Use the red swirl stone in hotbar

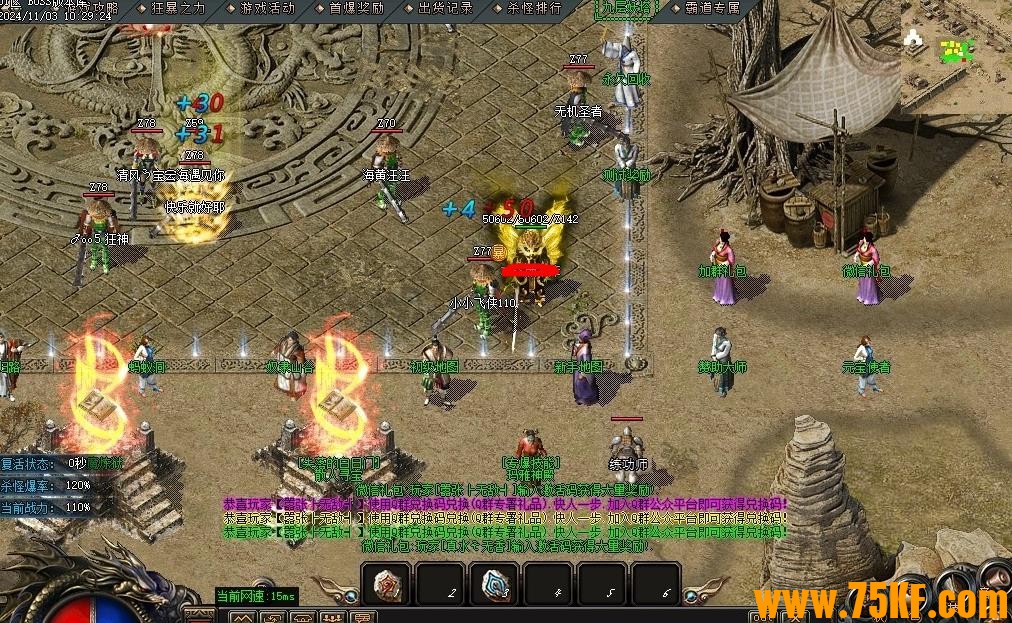coord(387,585)
